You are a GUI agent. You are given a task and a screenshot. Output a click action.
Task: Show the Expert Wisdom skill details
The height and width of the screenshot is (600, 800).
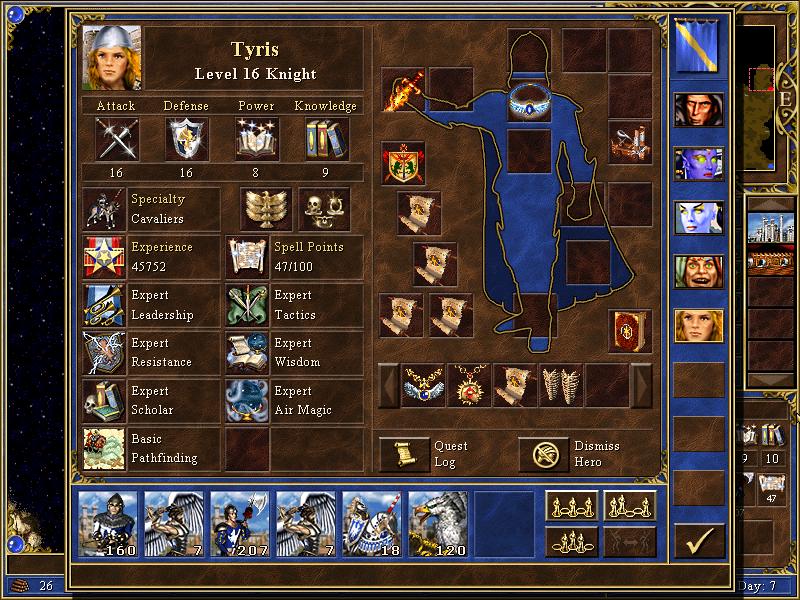pos(247,353)
